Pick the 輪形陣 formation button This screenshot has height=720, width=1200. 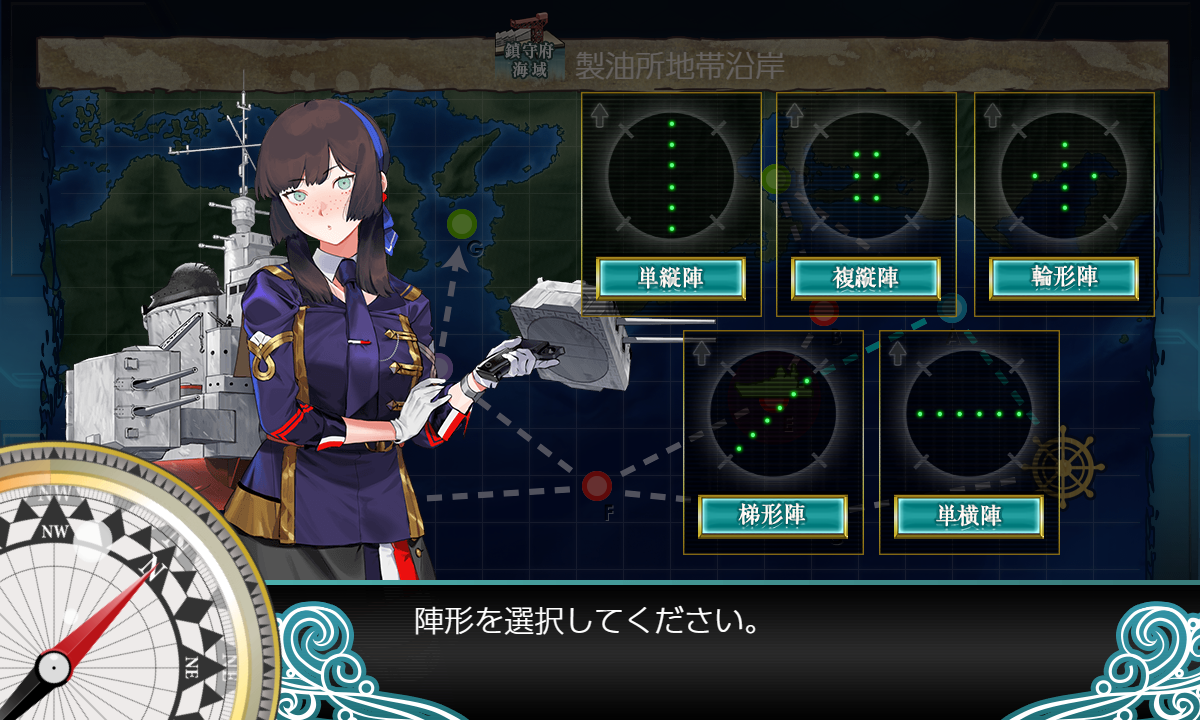1064,278
